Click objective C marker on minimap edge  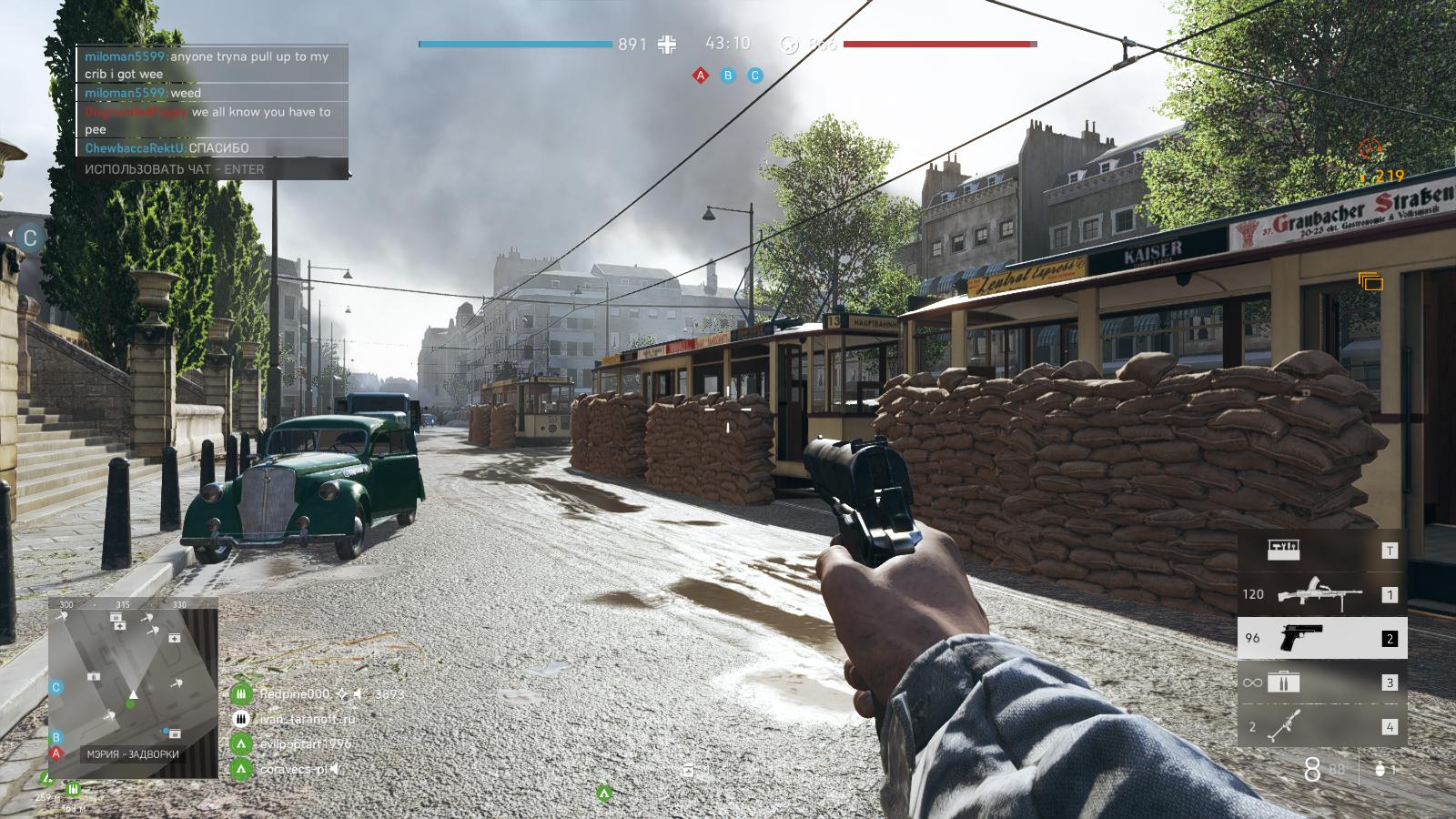pyautogui.click(x=56, y=687)
